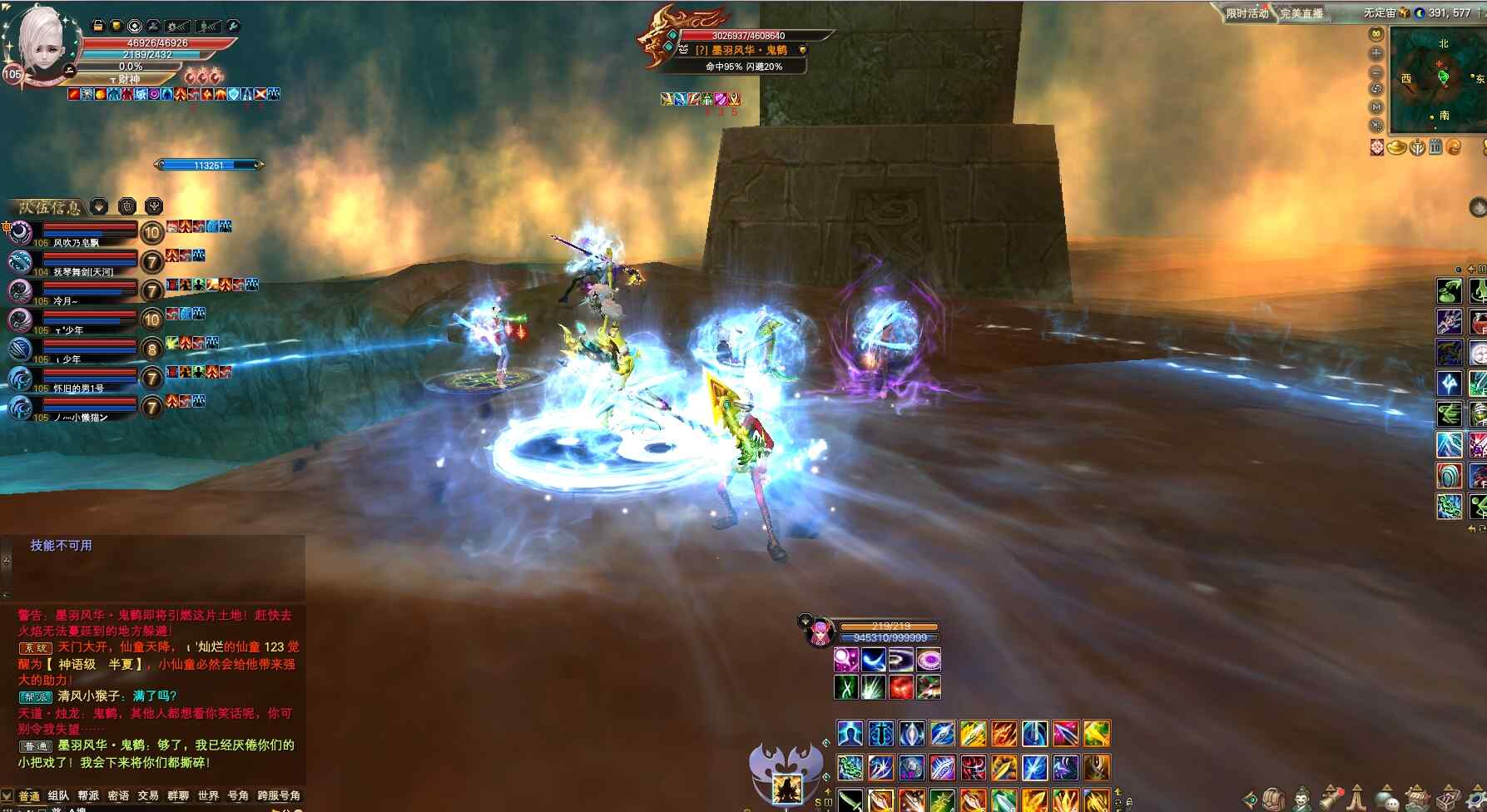Viewport: 1487px width, 812px height.
Task: Click the minimap
Action: point(1440,78)
